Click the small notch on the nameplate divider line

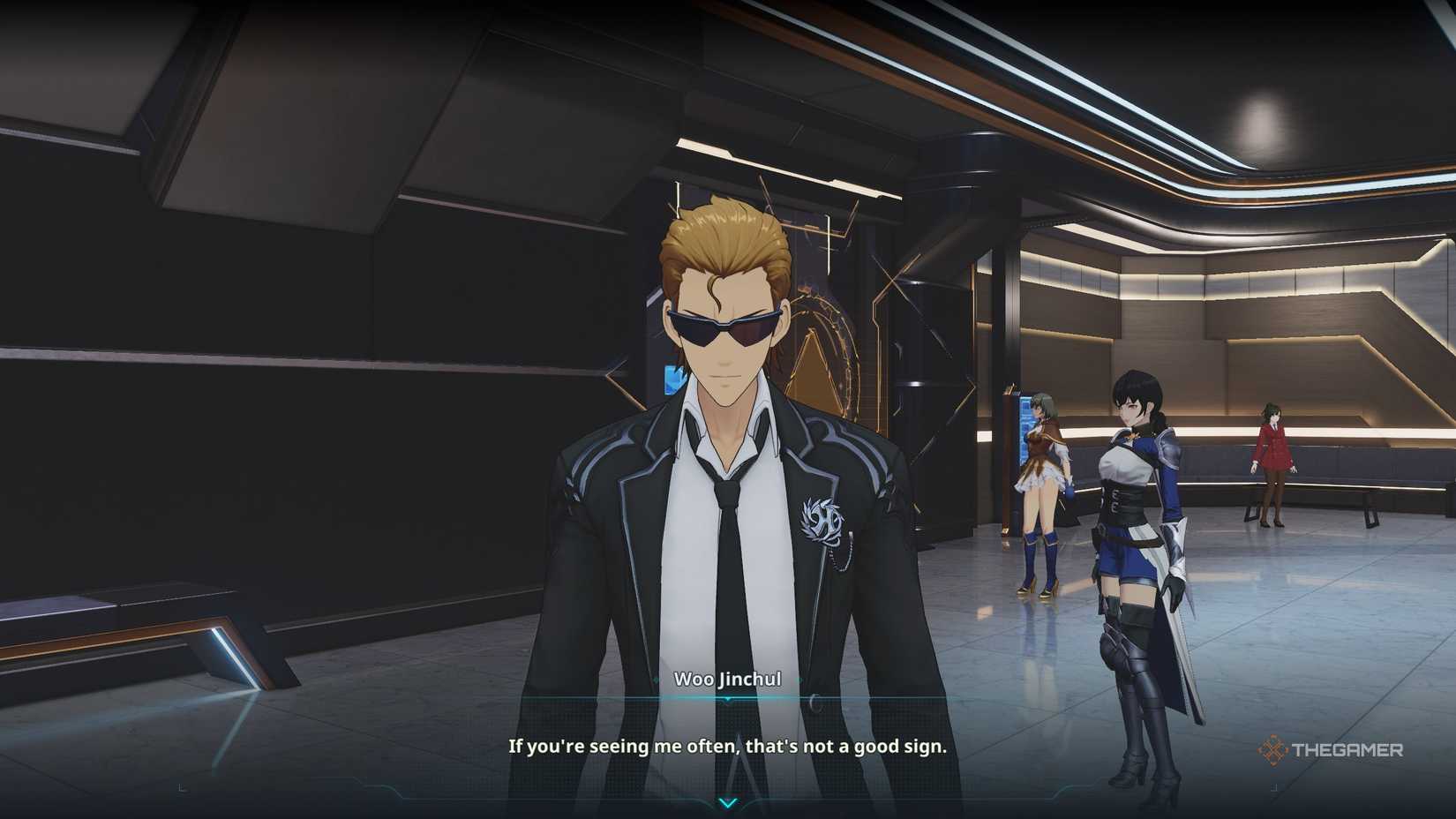click(728, 700)
